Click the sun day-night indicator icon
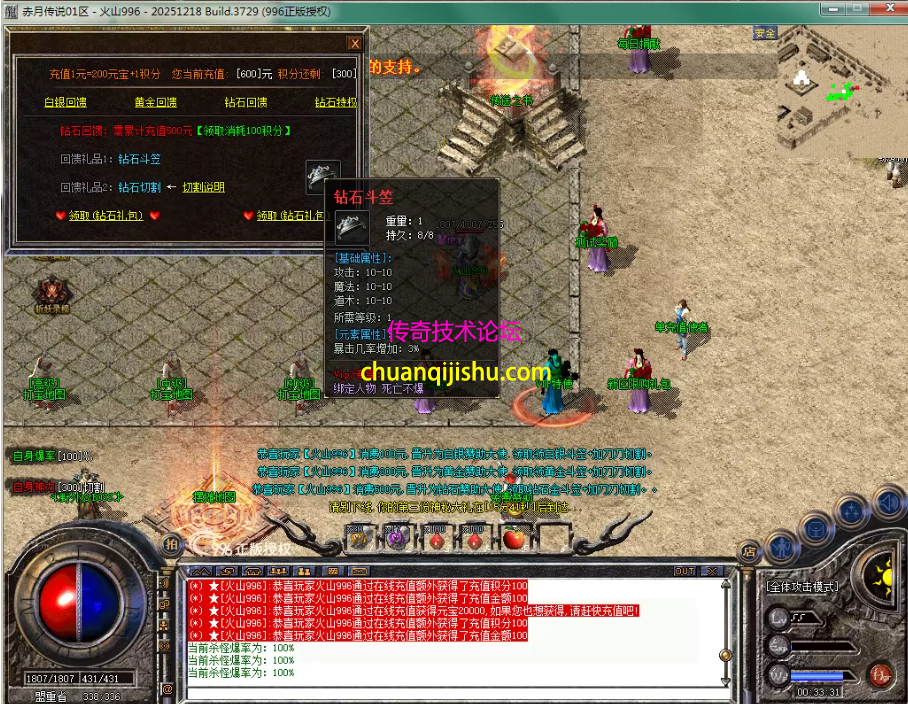Viewport: 908px width, 704px height. pos(883,576)
